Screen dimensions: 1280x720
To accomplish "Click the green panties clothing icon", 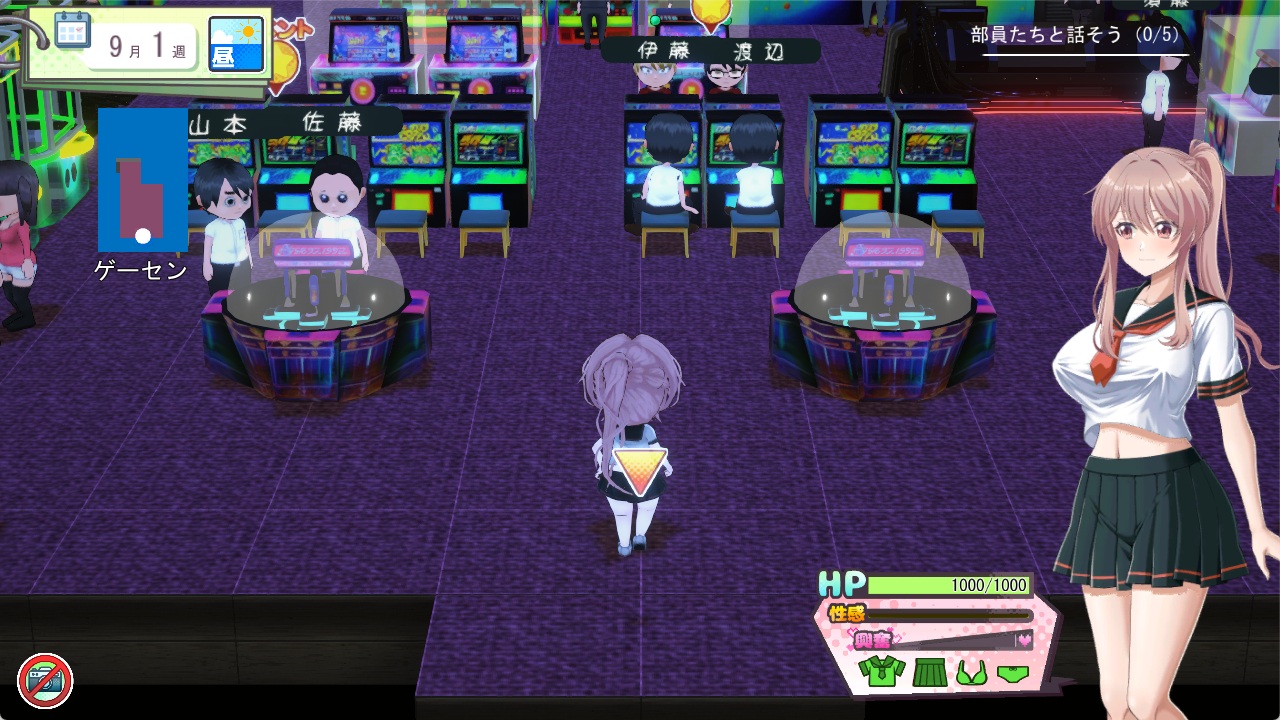I will click(x=1013, y=673).
